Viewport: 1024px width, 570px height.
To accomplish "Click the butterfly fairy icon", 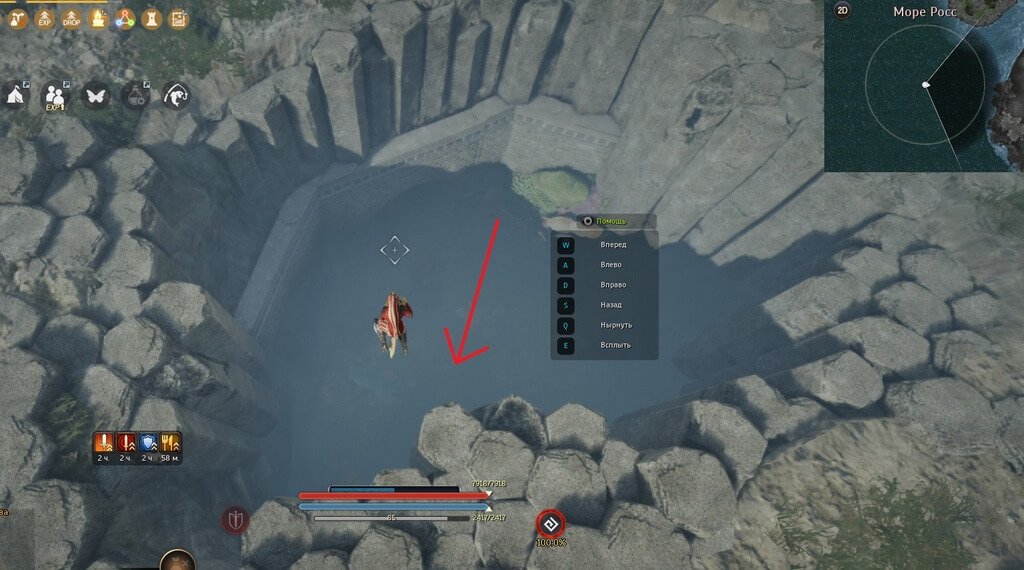I will point(95,95).
